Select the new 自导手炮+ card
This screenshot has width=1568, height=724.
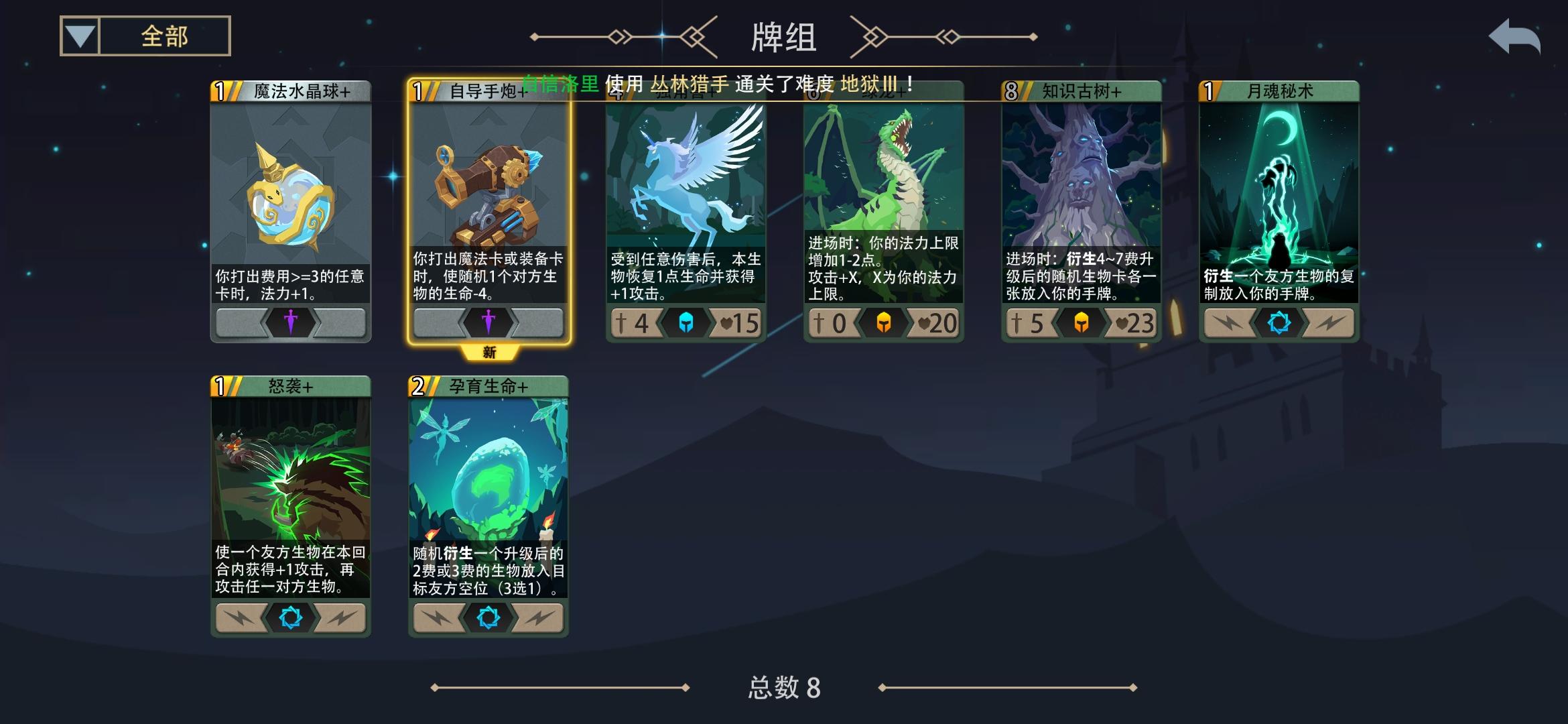click(488, 201)
